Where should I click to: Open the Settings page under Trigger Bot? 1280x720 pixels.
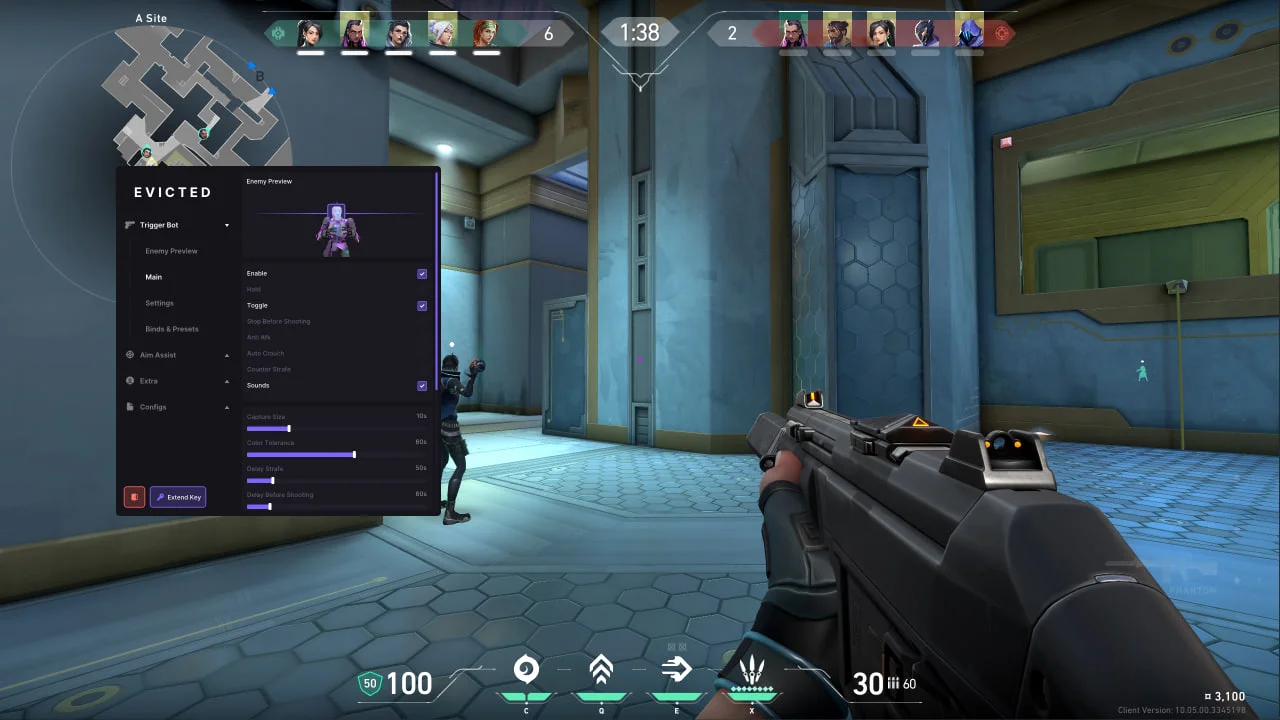pos(159,303)
